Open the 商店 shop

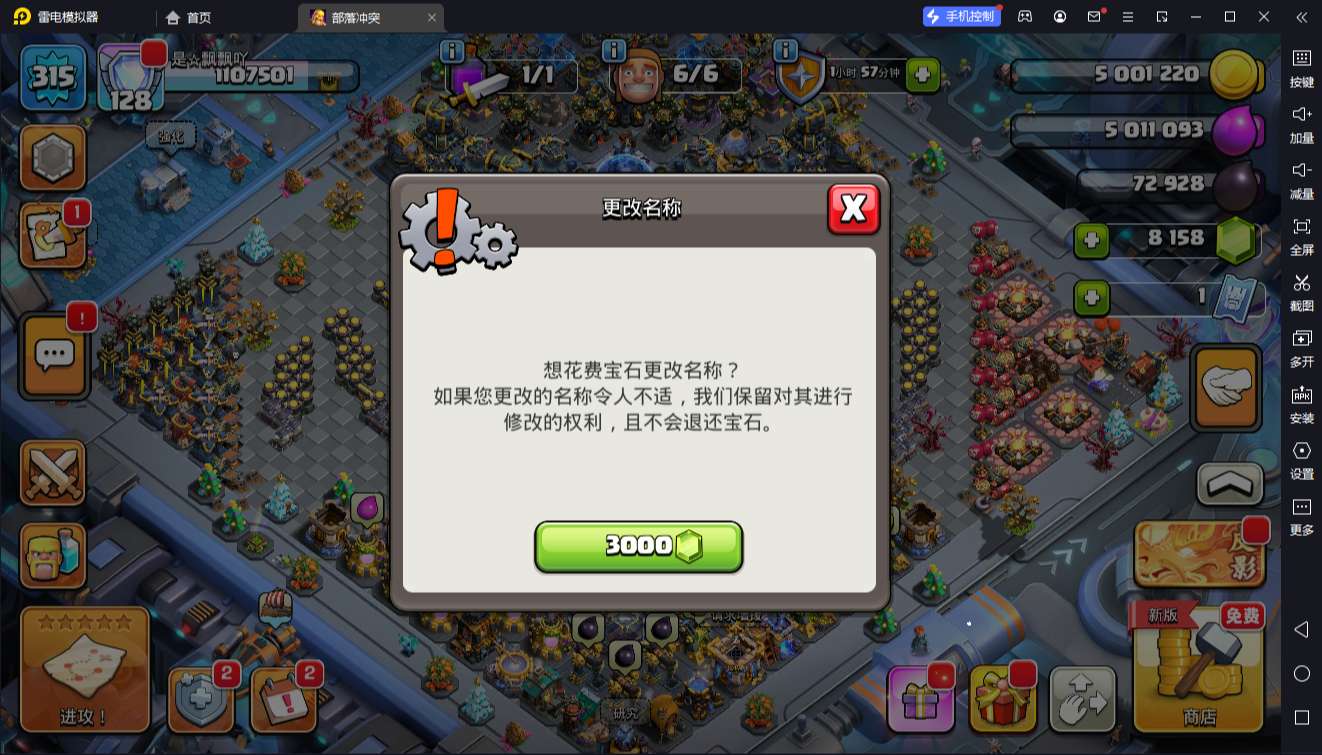click(x=1197, y=665)
